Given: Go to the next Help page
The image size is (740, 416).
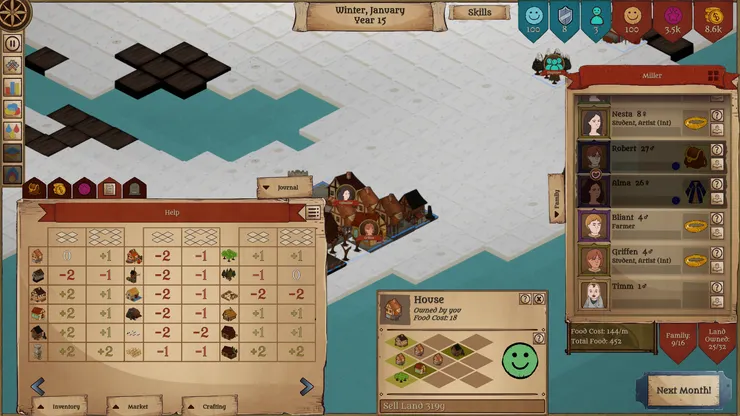Looking at the screenshot, I should click(x=306, y=386).
